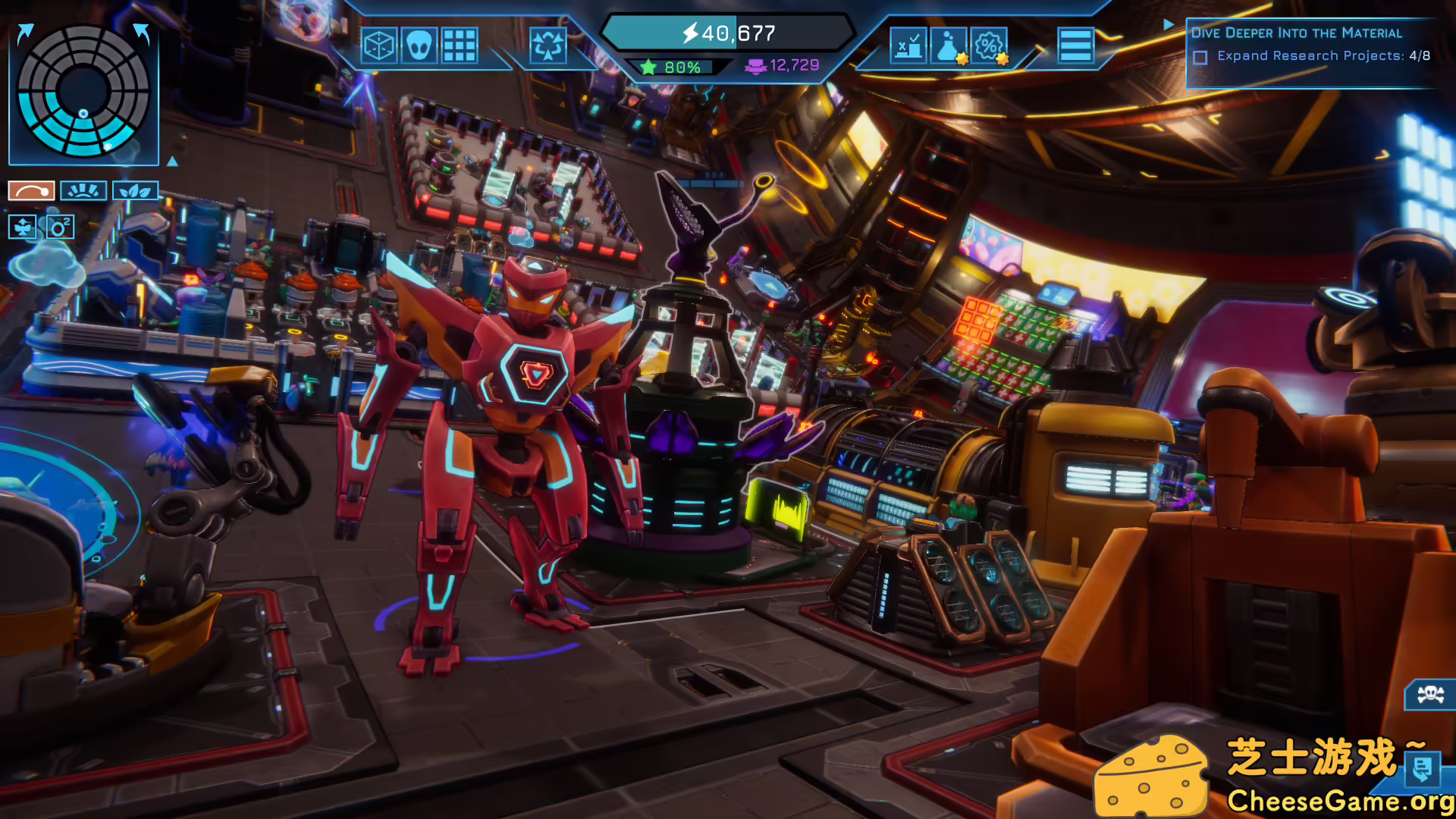1456x819 pixels.
Task: Open the build cube menu
Action: [379, 46]
